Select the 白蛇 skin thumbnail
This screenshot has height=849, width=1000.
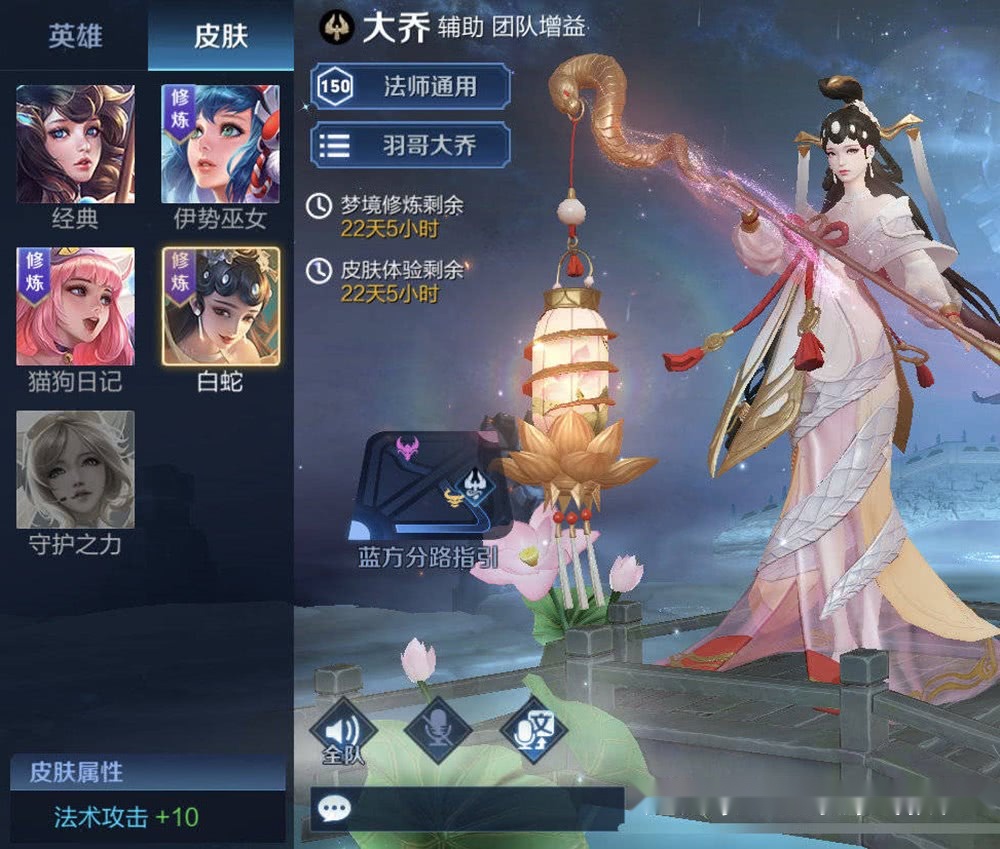(x=220, y=306)
